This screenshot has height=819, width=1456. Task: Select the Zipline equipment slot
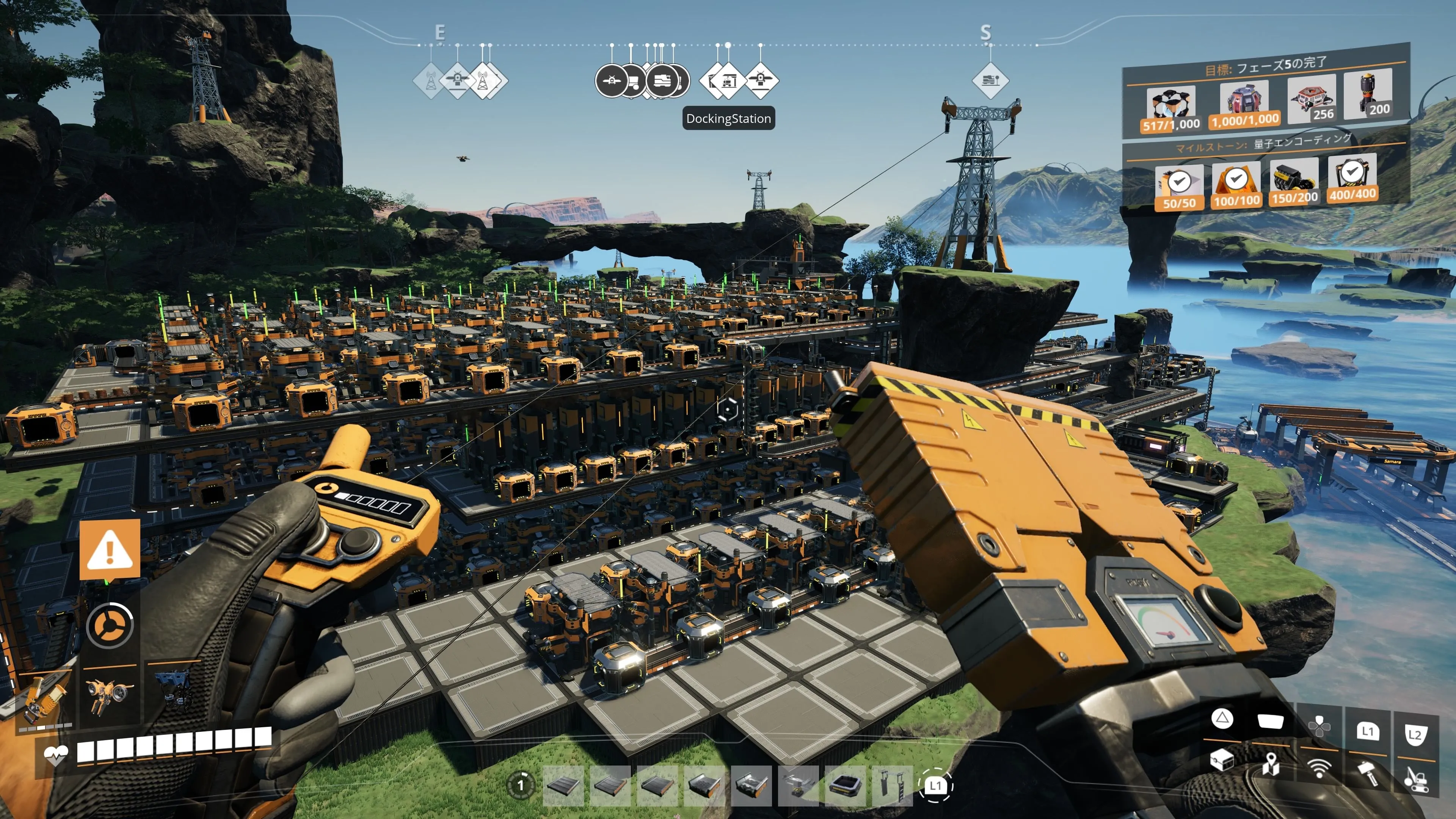click(x=42, y=696)
